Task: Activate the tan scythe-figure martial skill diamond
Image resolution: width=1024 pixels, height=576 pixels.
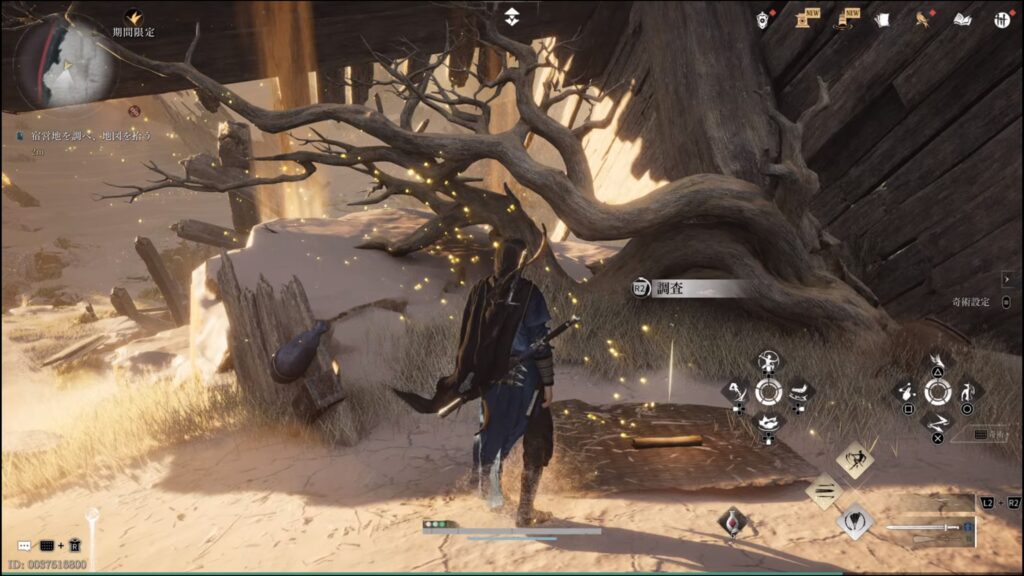Action: point(854,458)
